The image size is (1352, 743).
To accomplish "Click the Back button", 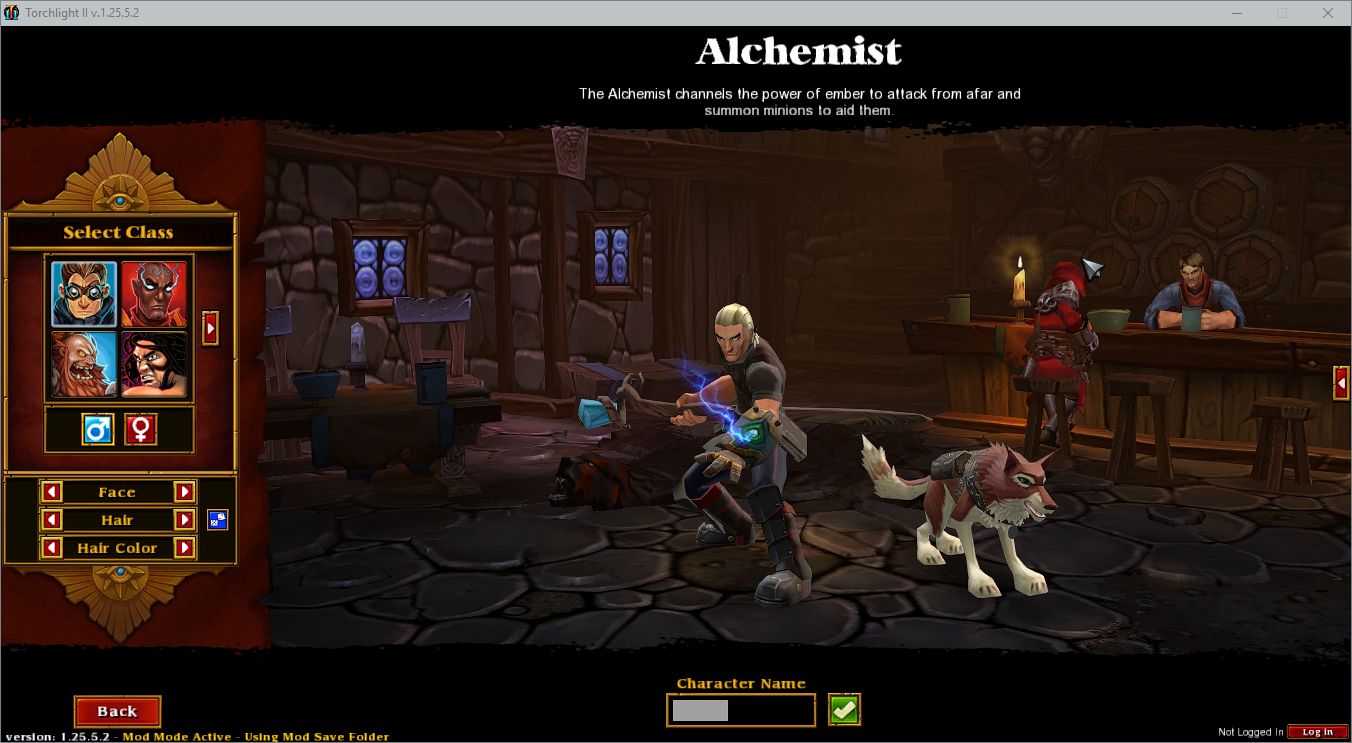I will [117, 711].
